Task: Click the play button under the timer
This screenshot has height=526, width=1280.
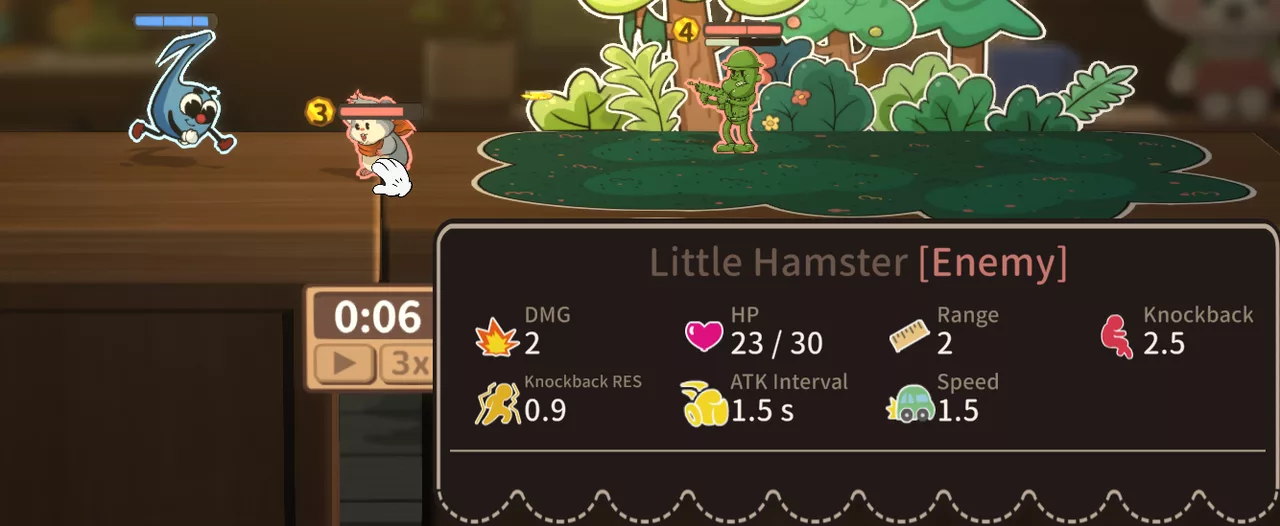Action: [x=345, y=364]
